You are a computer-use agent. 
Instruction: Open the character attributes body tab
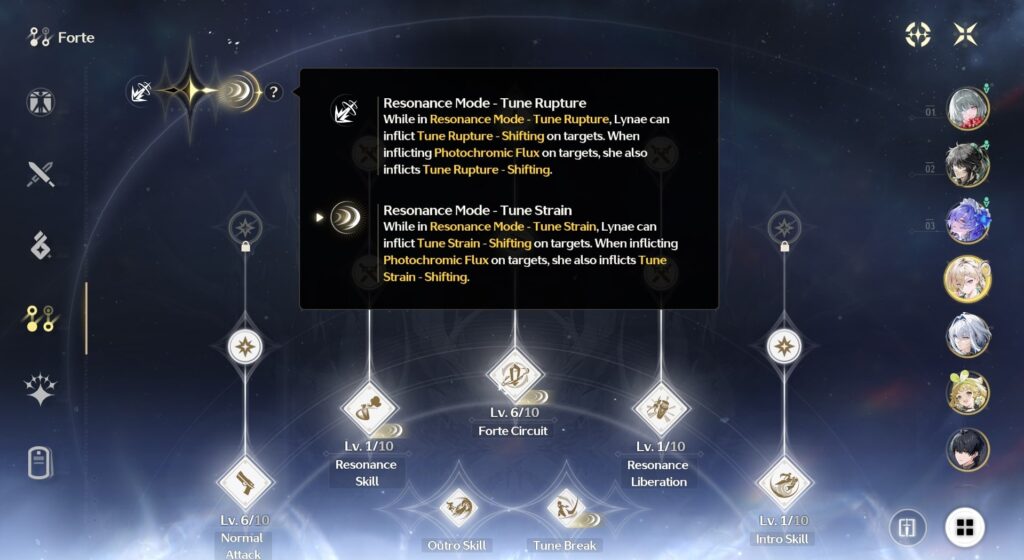pyautogui.click(x=41, y=102)
